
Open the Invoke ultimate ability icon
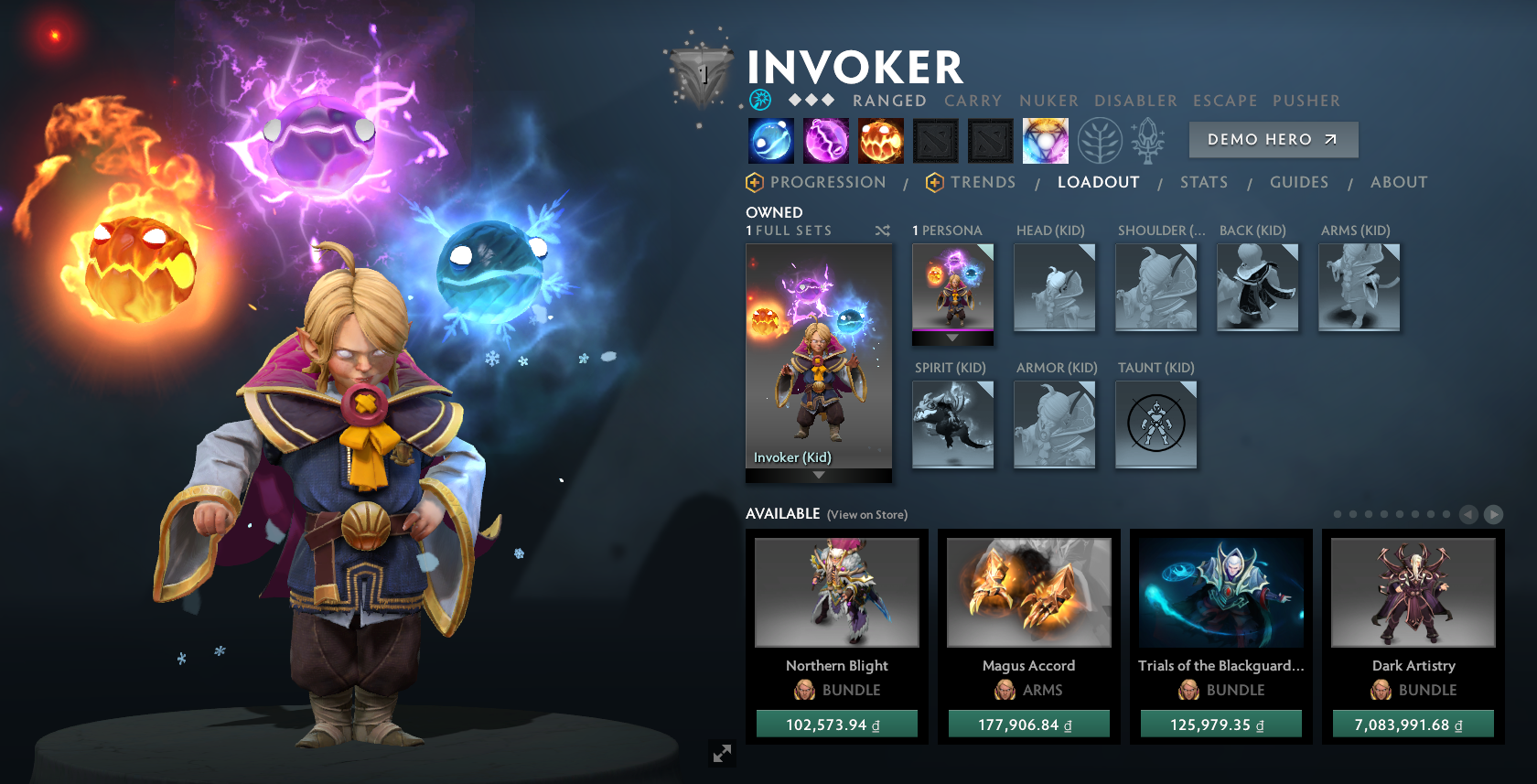tap(1044, 140)
